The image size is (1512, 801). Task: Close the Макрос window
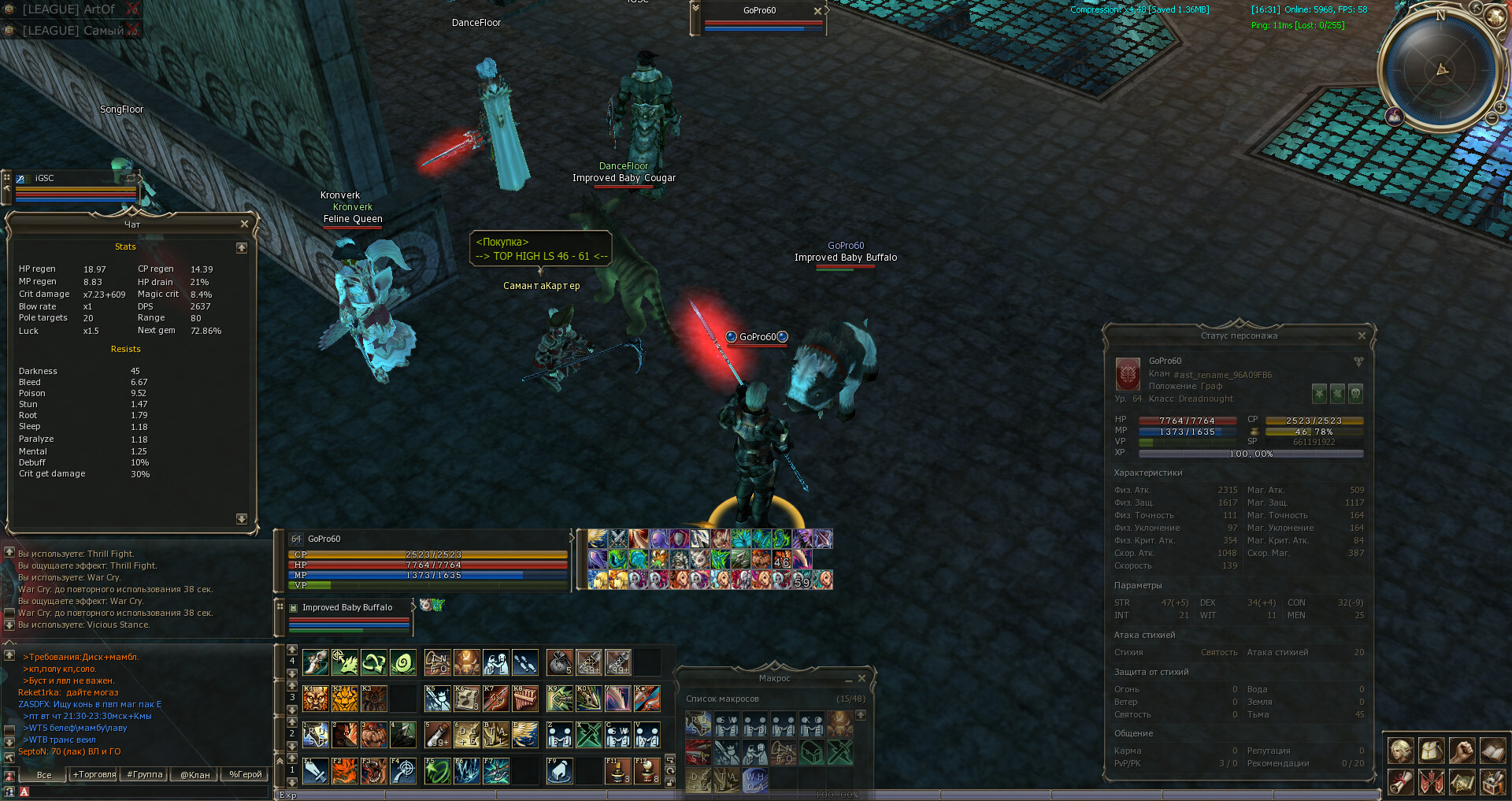(x=862, y=678)
